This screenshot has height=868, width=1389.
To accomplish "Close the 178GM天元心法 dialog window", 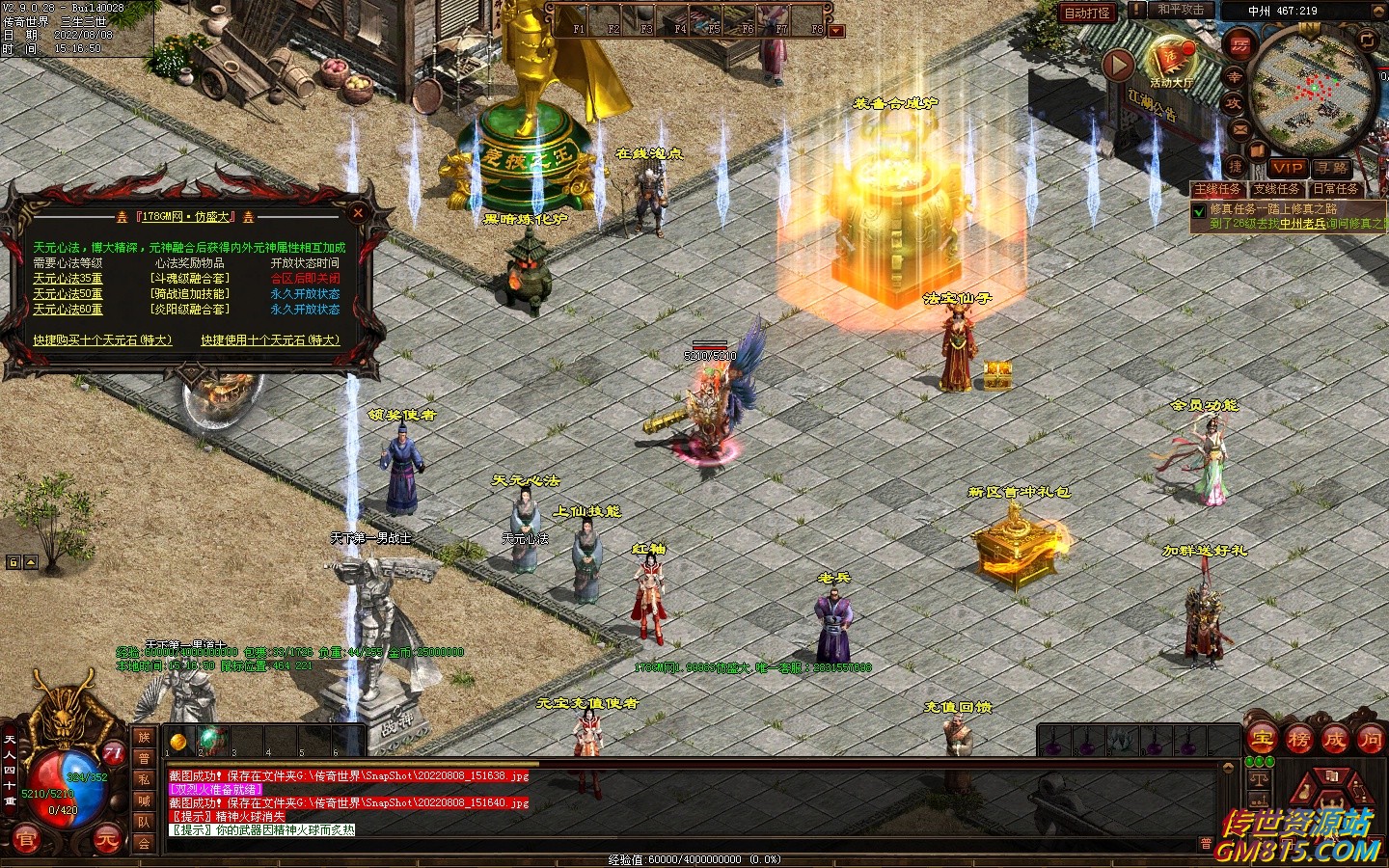I will (358, 212).
